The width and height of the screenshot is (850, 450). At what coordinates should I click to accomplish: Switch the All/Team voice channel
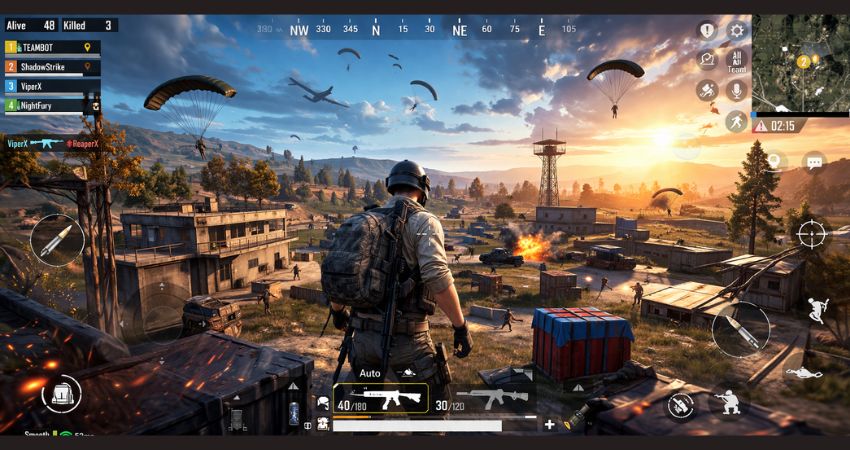[737, 61]
